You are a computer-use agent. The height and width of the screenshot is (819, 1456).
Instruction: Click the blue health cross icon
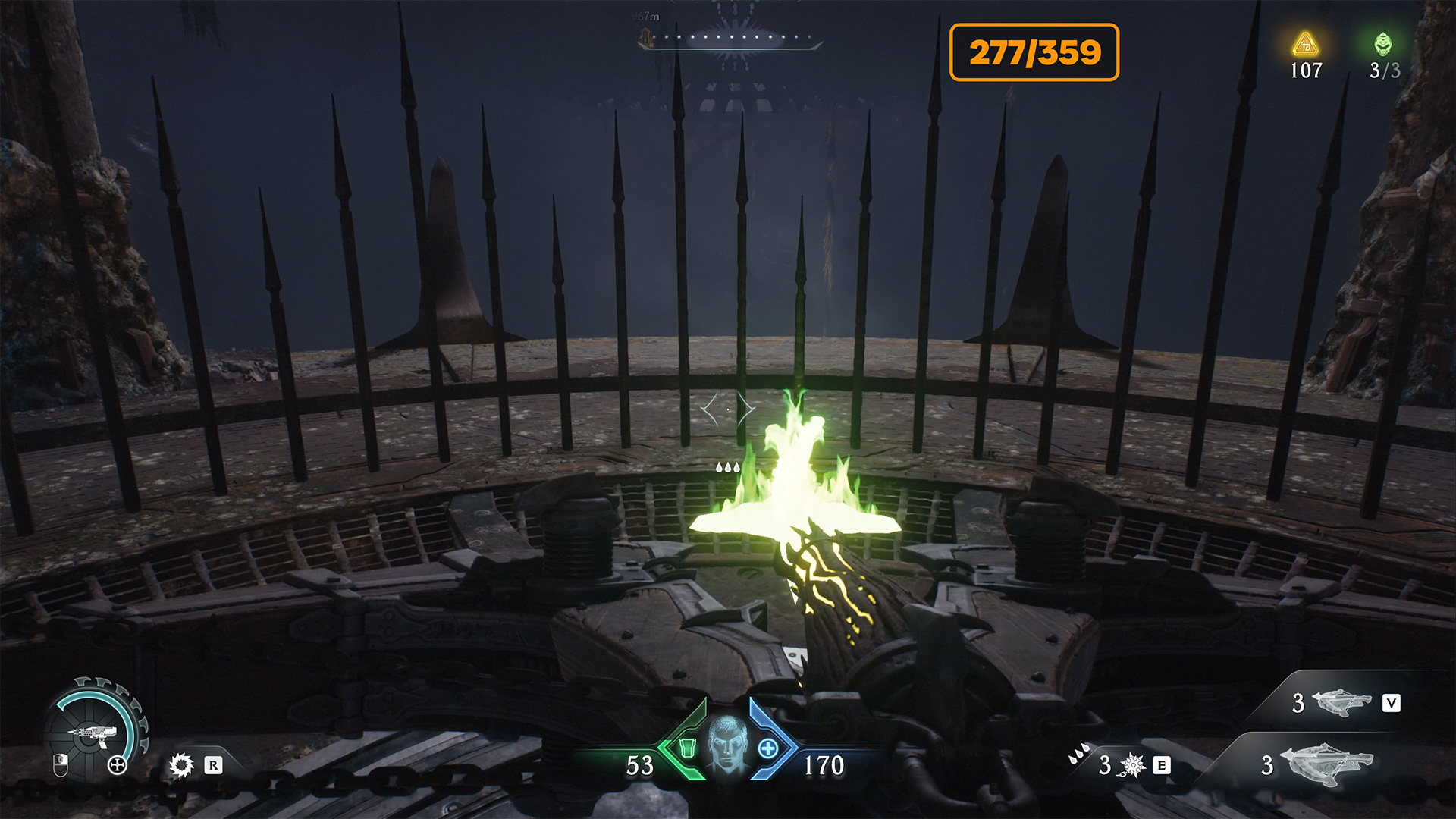(x=768, y=748)
